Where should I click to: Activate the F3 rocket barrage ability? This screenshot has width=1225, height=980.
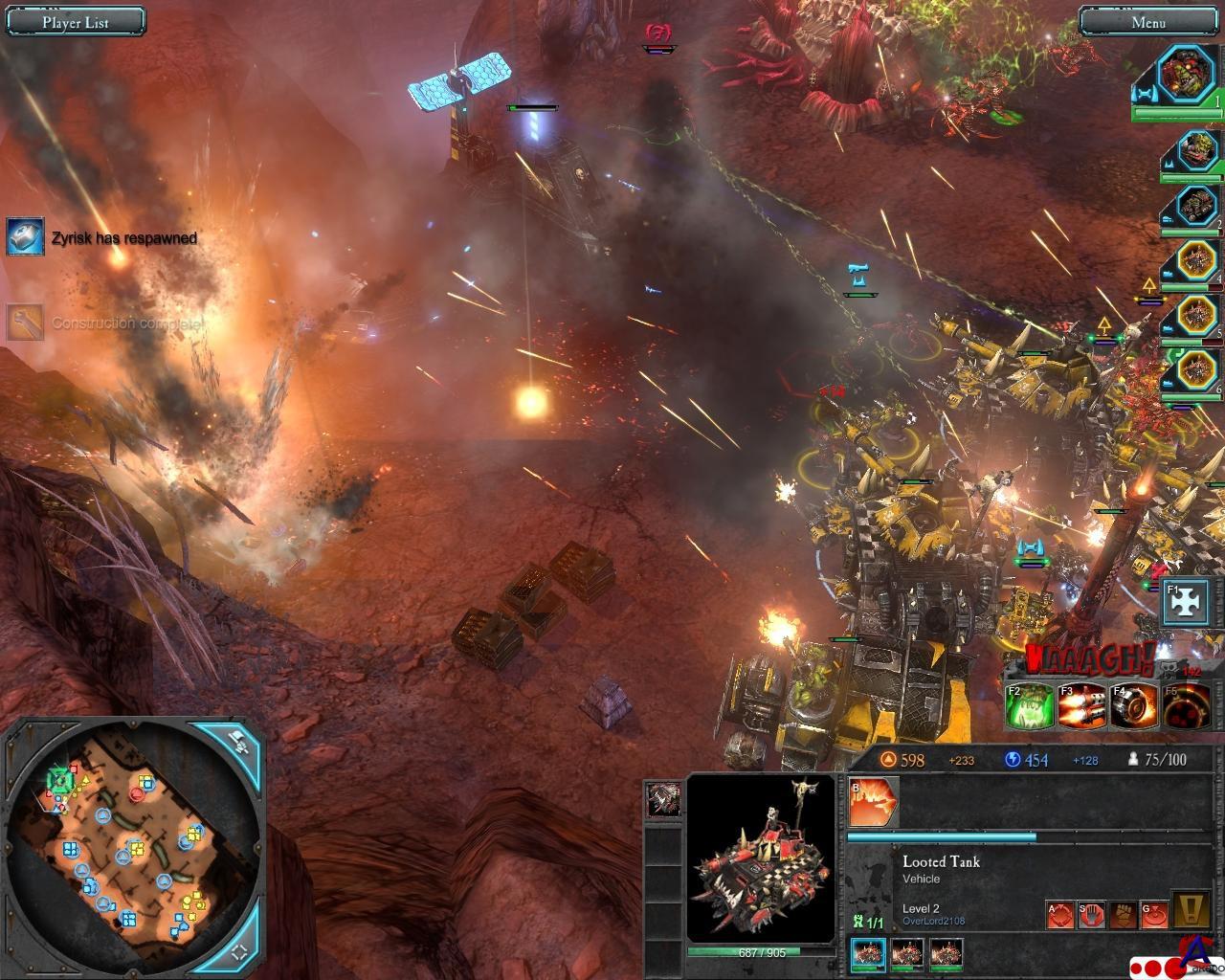pyautogui.click(x=1081, y=707)
